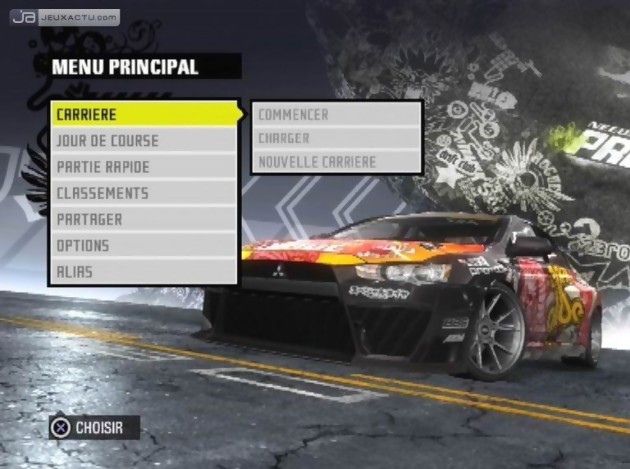Start a Nouvelle Carriere
Viewport: 630px width, 469px height.
tap(336, 161)
